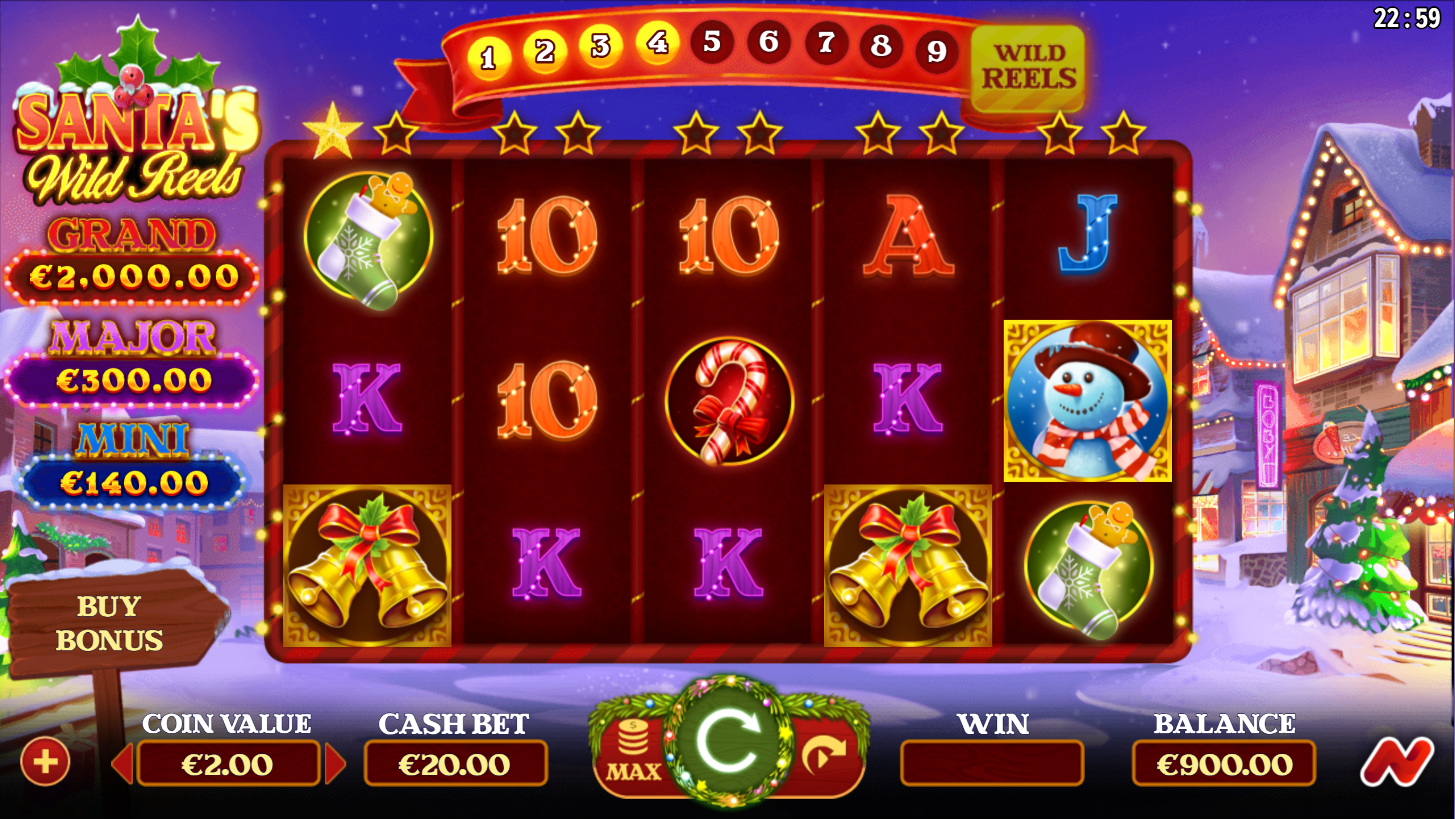Open the plus menu button

46,763
